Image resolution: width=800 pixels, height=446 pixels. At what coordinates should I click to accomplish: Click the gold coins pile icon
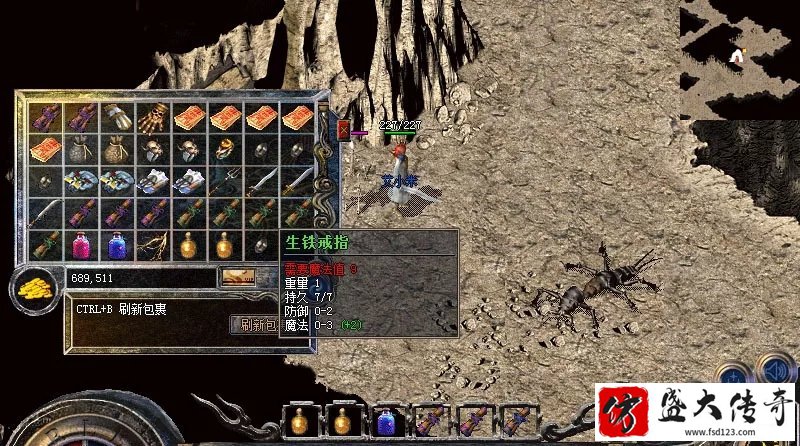[33, 288]
